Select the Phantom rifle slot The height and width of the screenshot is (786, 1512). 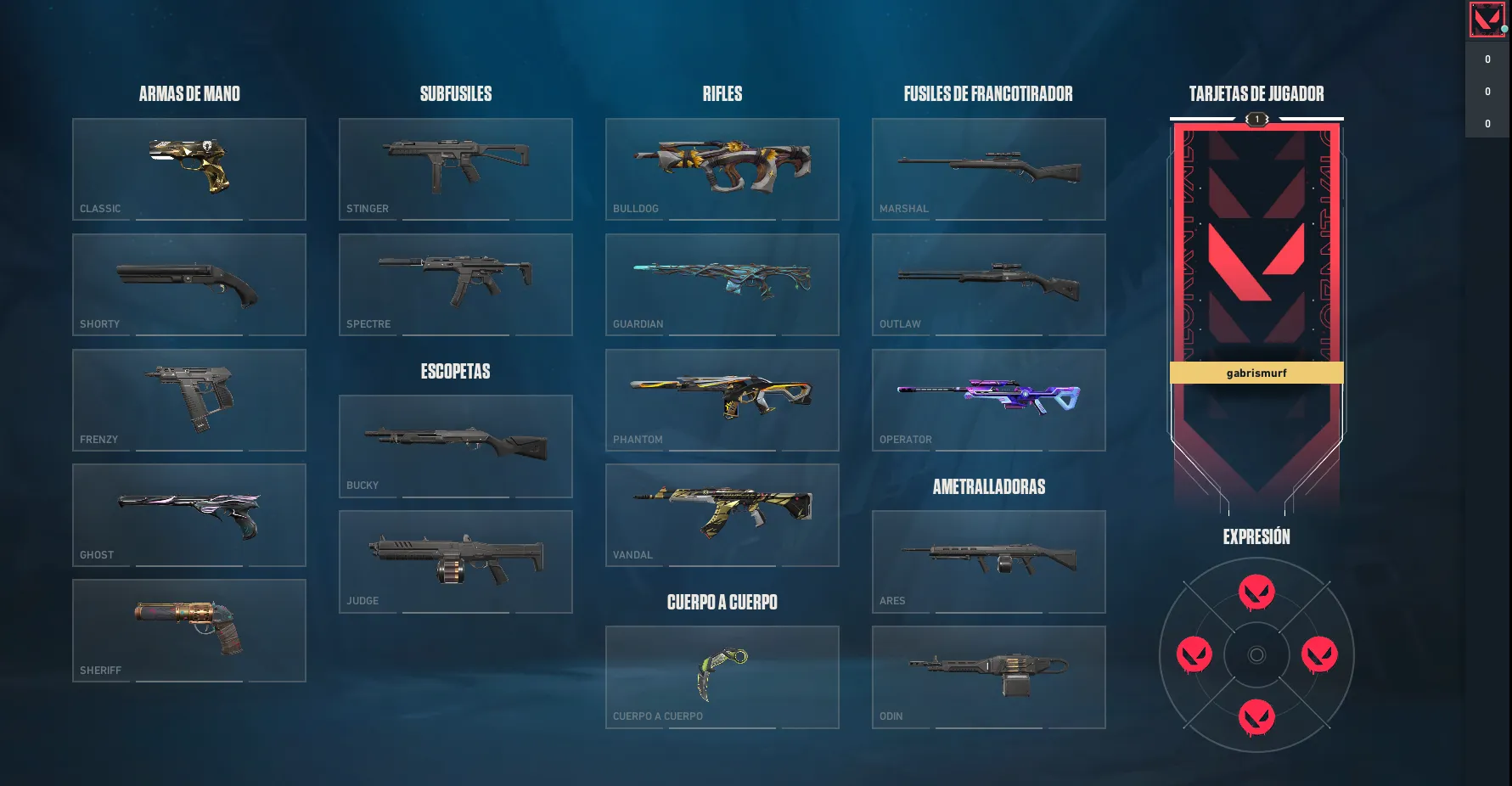click(x=722, y=400)
